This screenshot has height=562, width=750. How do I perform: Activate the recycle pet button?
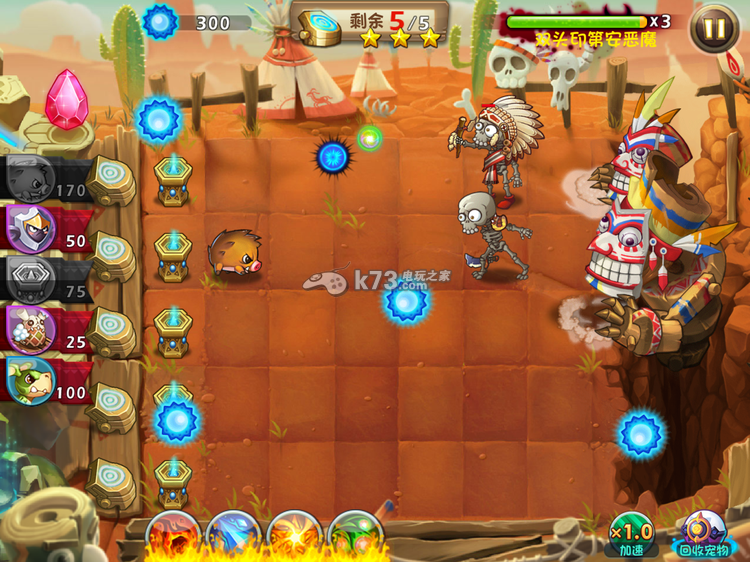(704, 535)
